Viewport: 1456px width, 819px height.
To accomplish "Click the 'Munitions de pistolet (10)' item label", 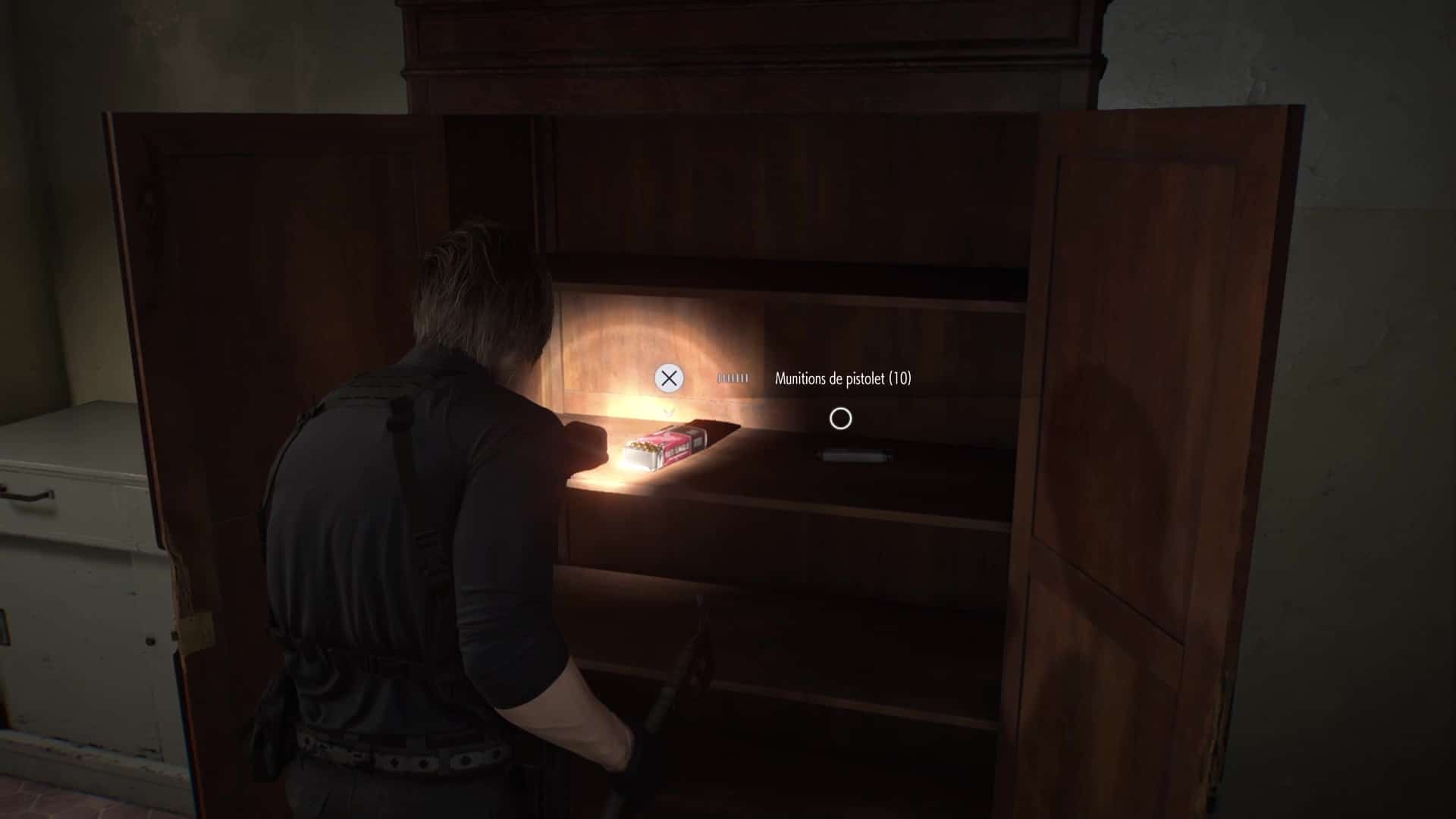I will point(844,376).
